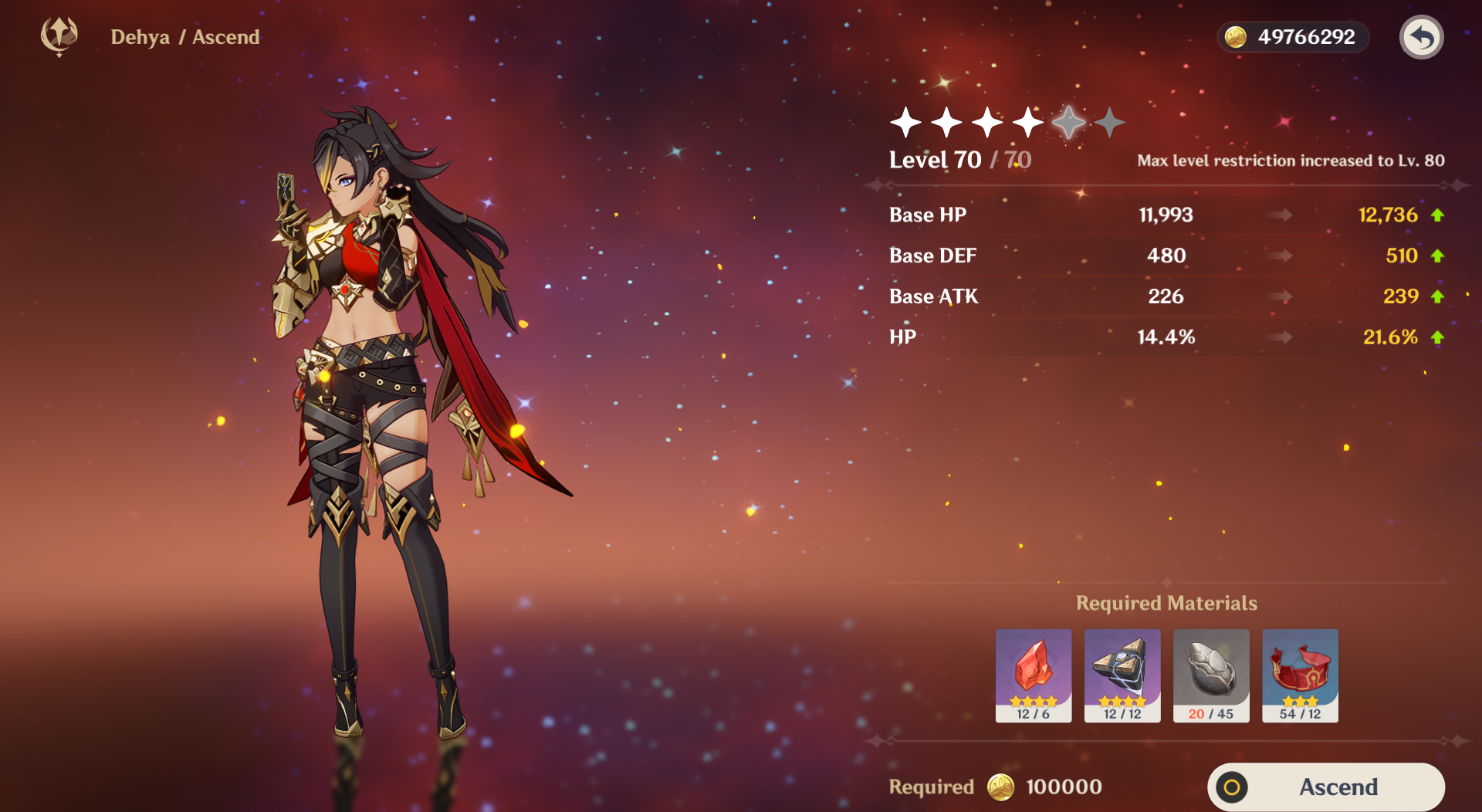Click the Pyro element emblem icon

pos(59,36)
